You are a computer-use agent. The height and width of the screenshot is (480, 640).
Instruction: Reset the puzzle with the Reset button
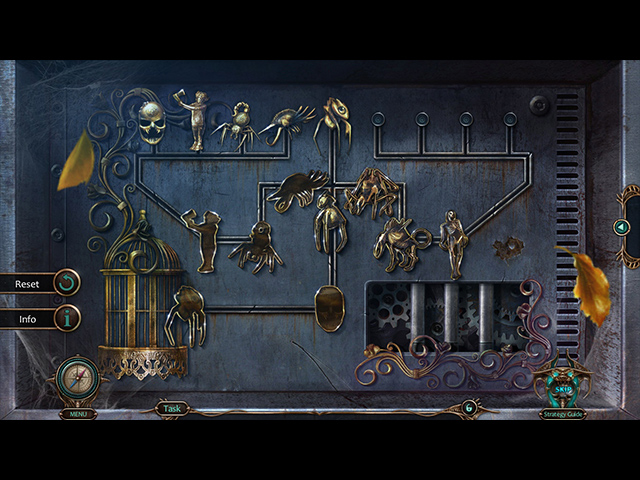(40, 284)
